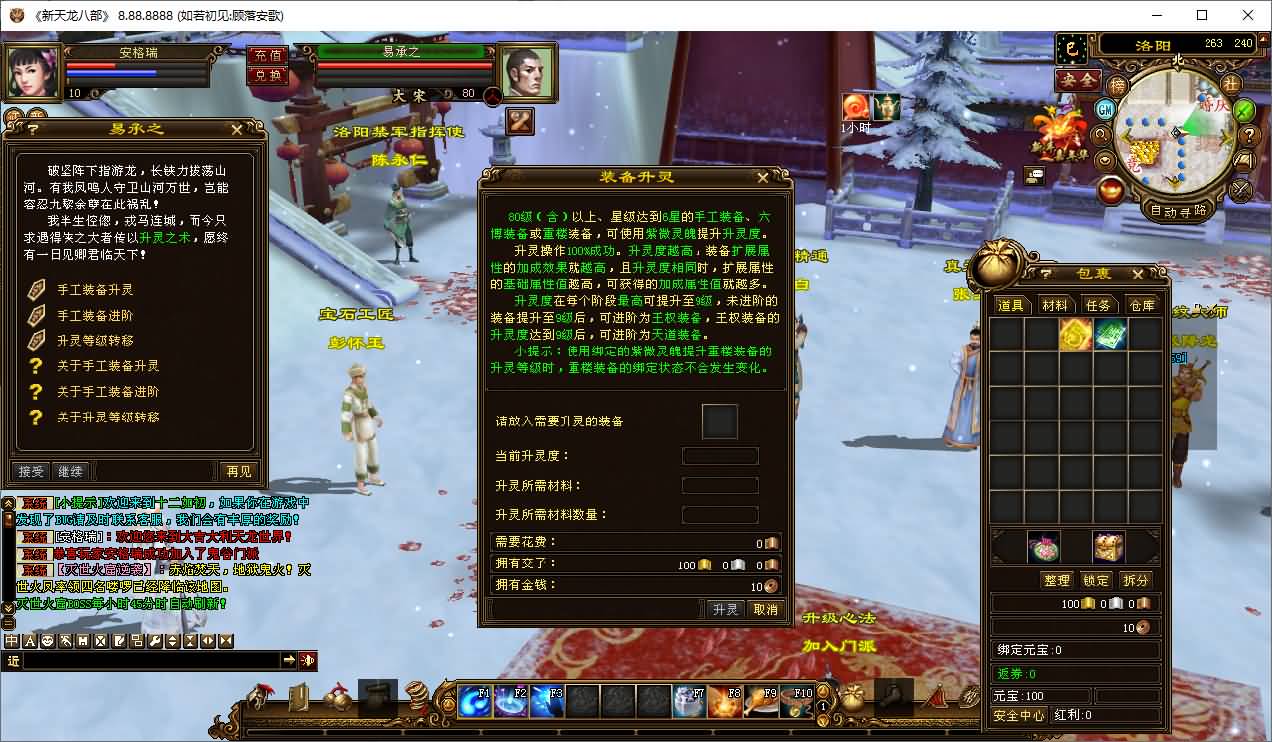Switch to the 材料 bag tab

1054,305
